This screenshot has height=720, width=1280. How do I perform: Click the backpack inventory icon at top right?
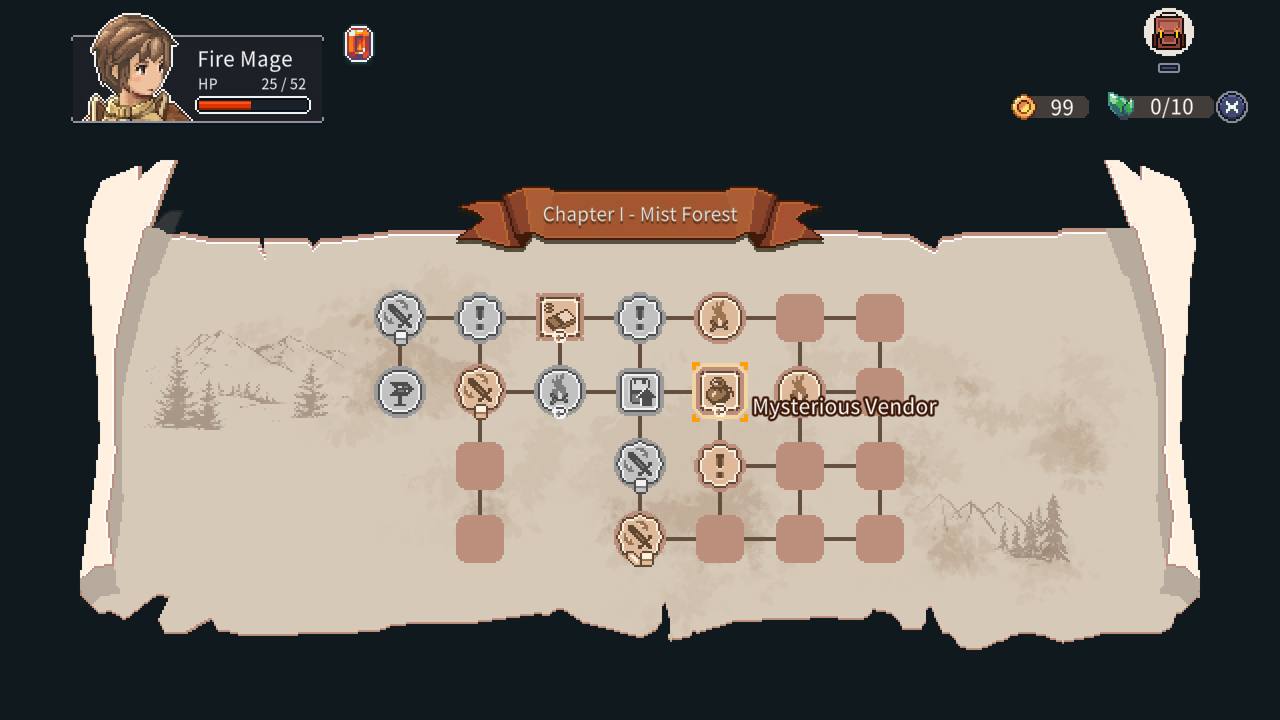pyautogui.click(x=1166, y=33)
